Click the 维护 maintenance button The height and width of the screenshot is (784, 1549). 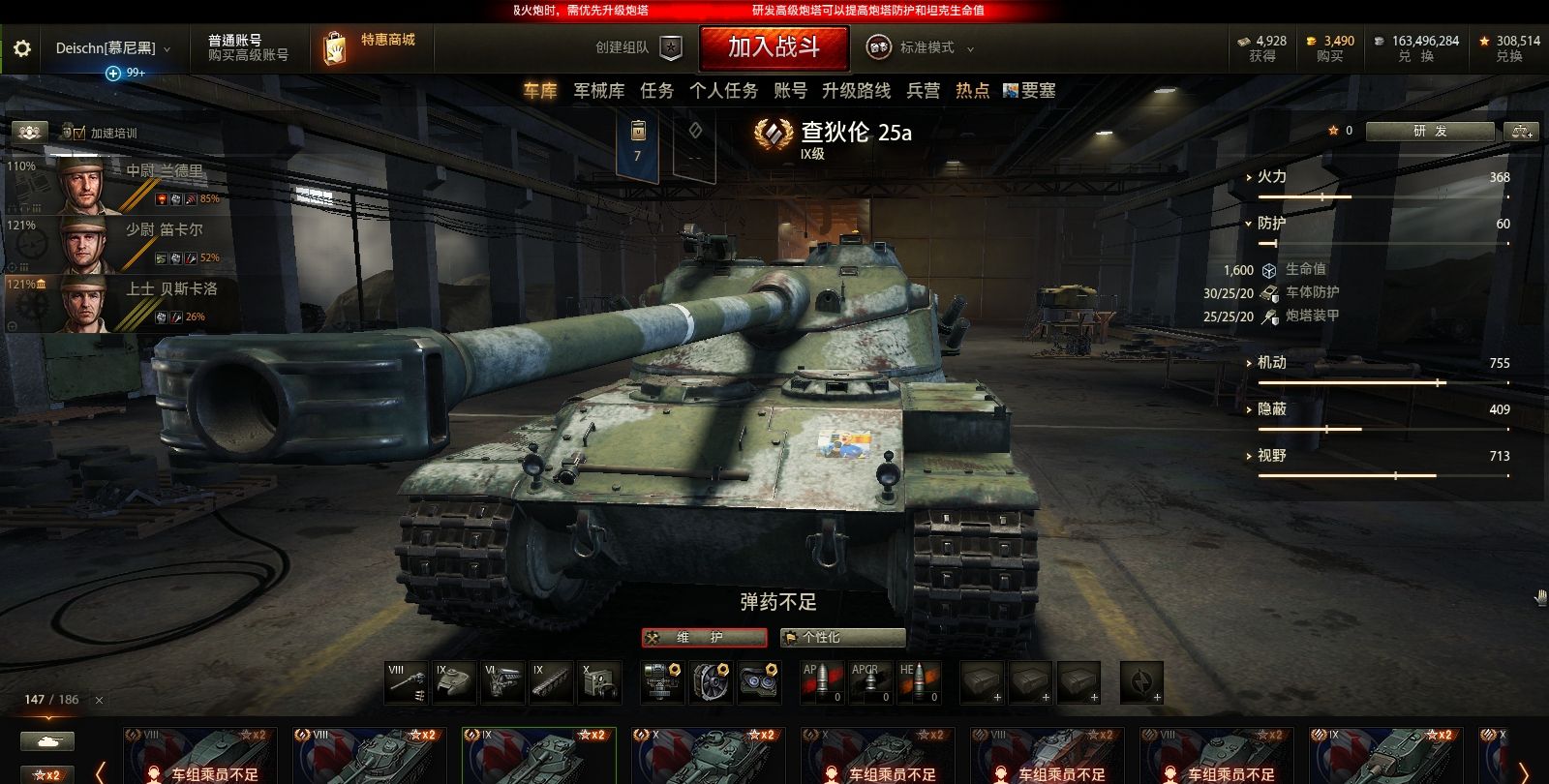click(x=703, y=637)
